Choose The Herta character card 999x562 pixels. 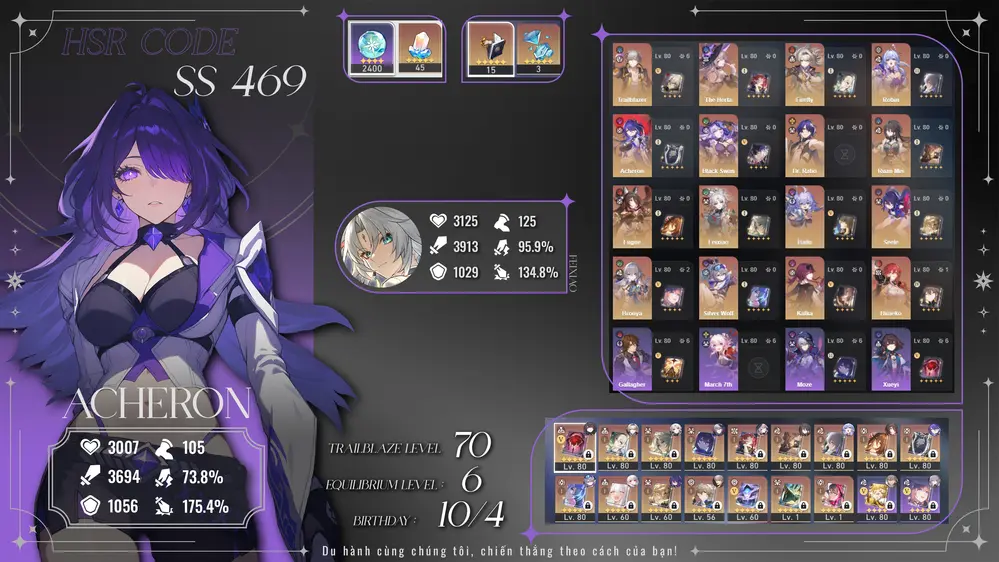tap(718, 73)
